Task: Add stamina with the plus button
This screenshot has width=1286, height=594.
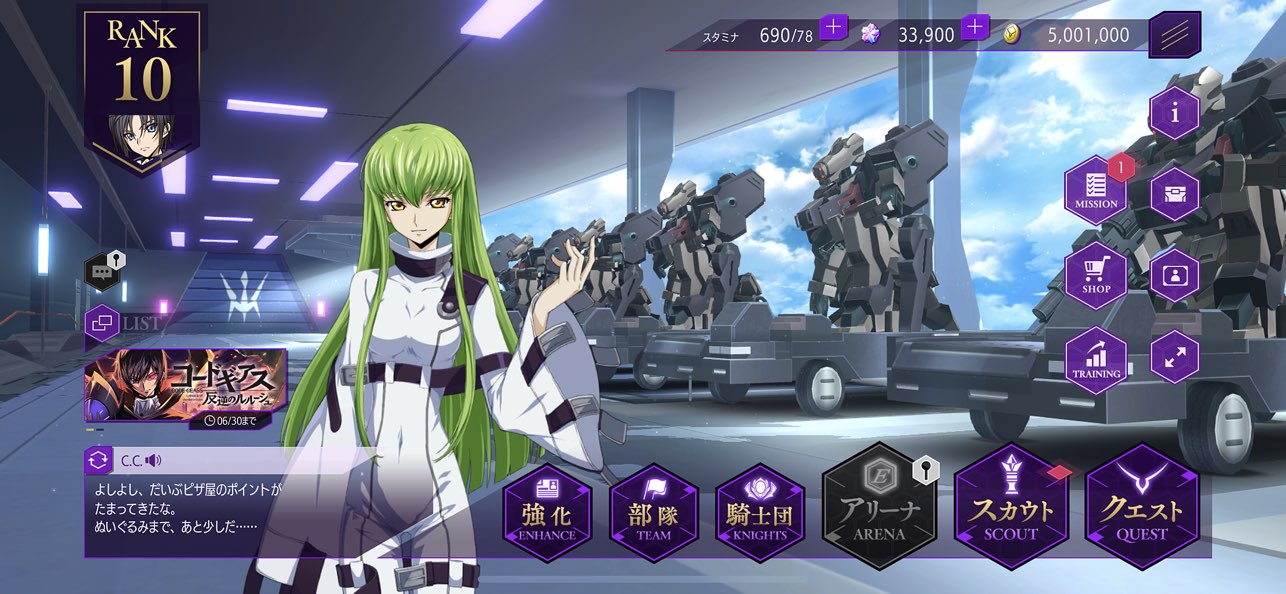Action: coord(833,28)
